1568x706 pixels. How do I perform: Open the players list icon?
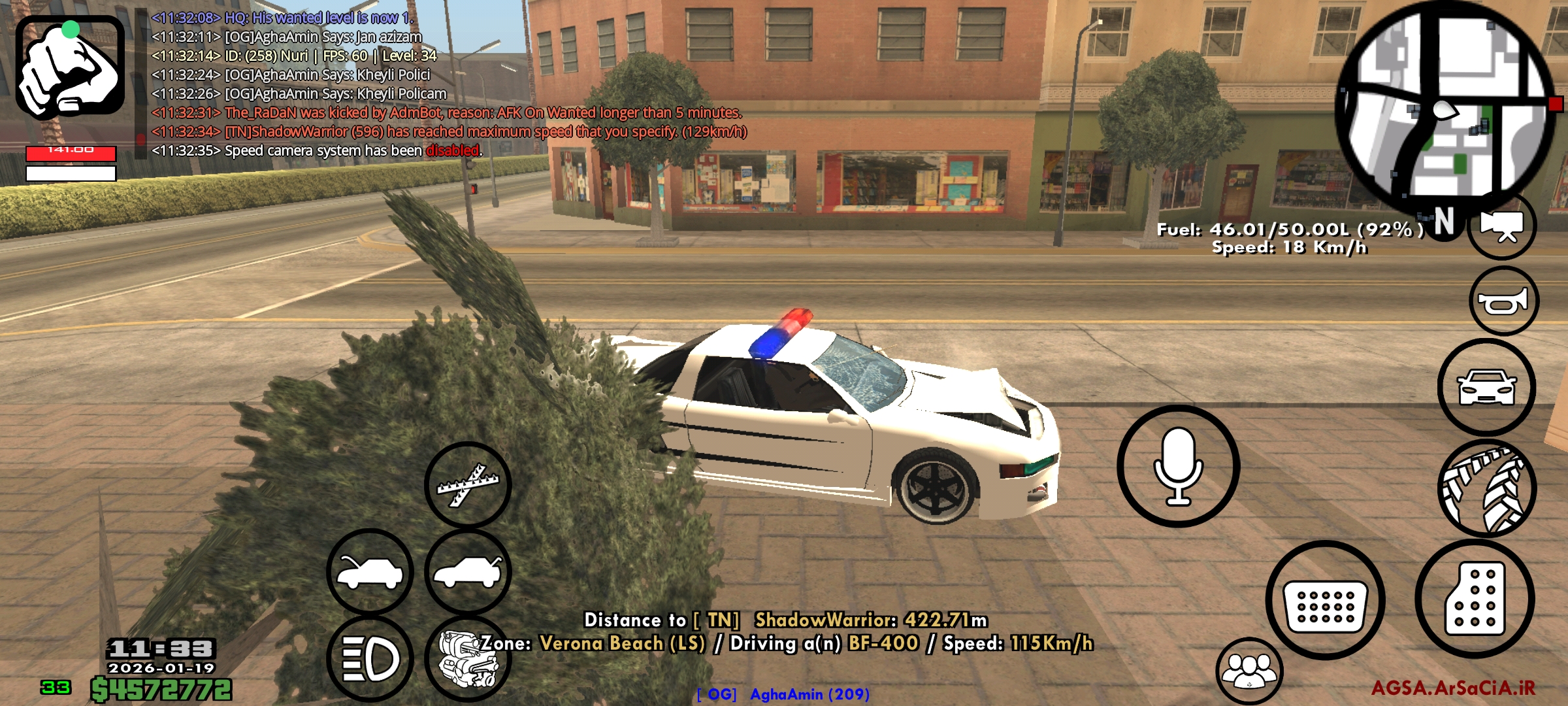pyautogui.click(x=1249, y=671)
